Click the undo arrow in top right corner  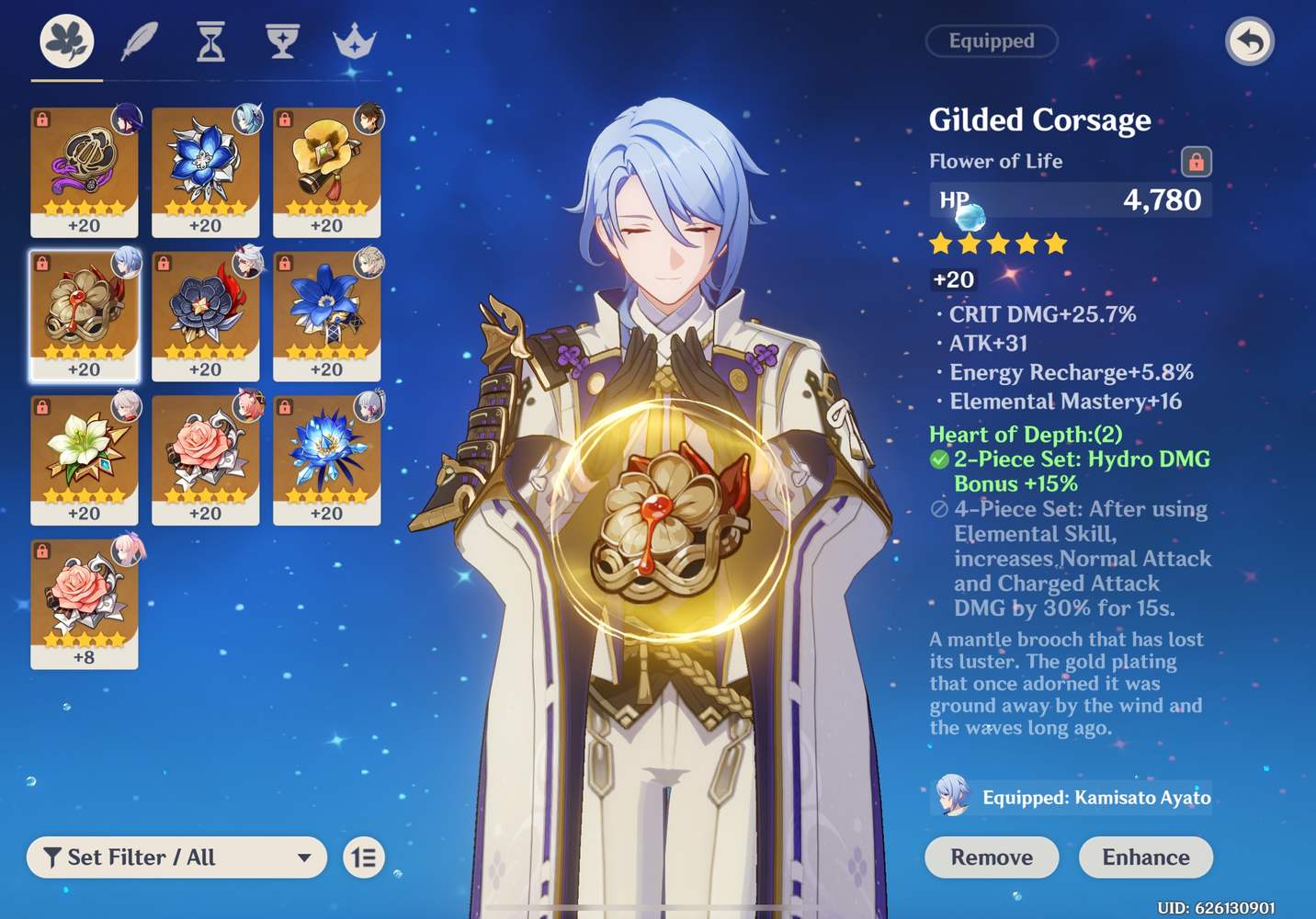pyautogui.click(x=1251, y=41)
